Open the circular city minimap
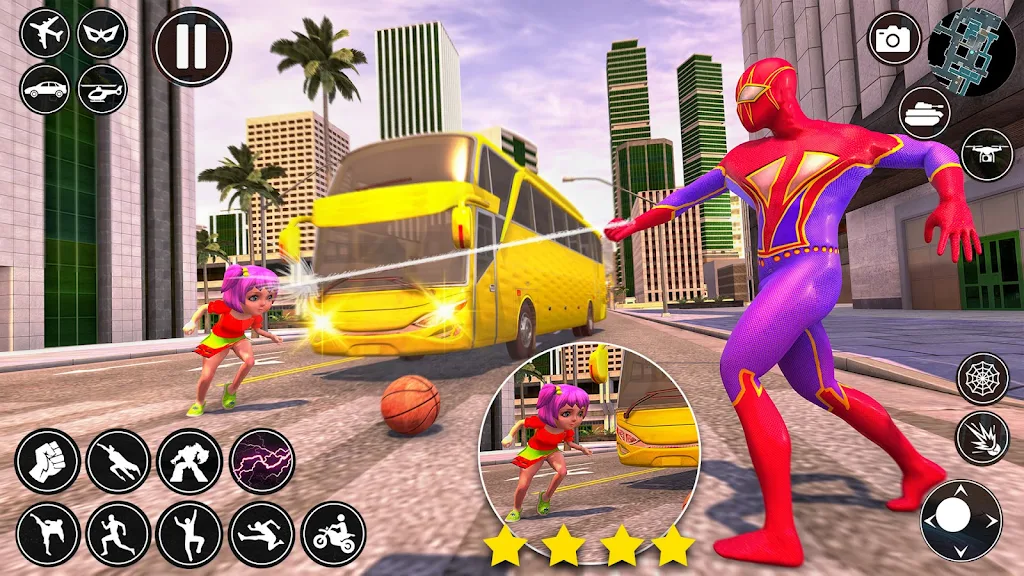The width and height of the screenshot is (1024, 576). [971, 52]
